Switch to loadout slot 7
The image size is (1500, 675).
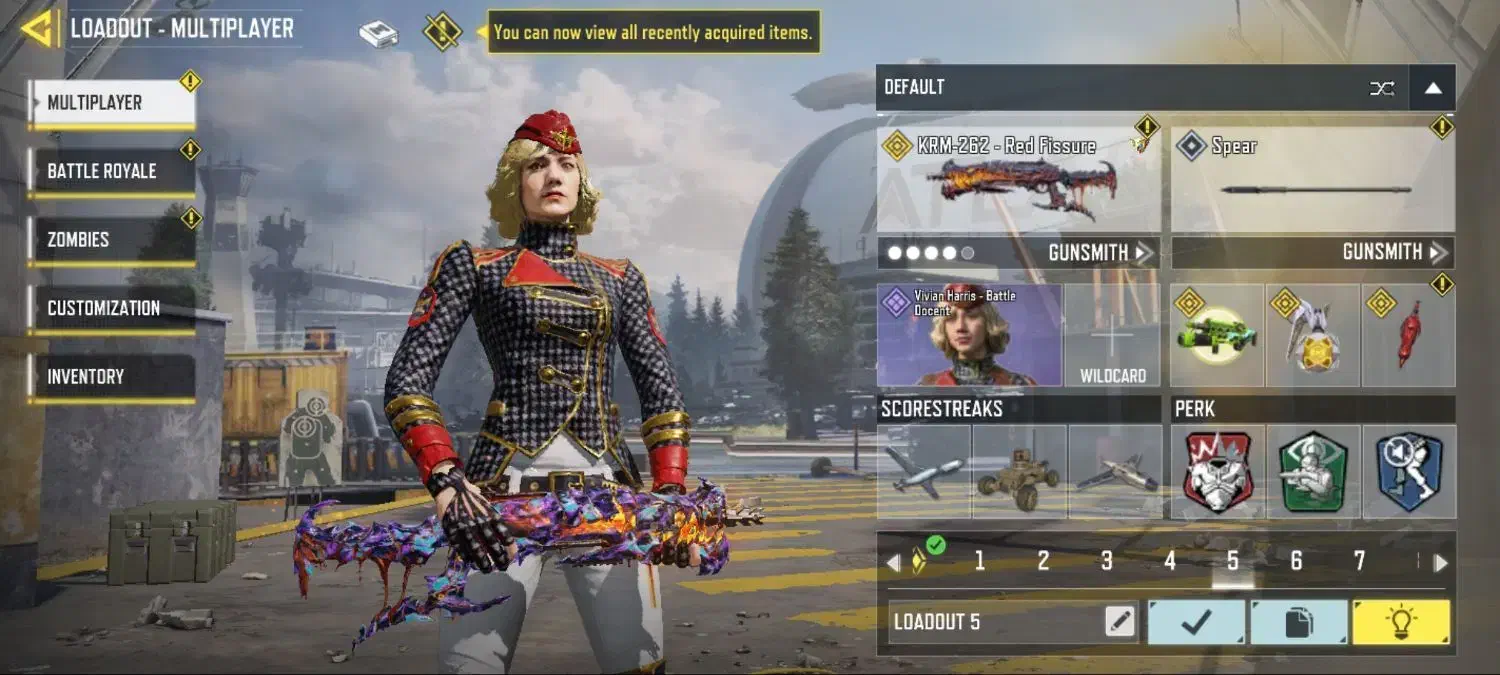[1359, 562]
